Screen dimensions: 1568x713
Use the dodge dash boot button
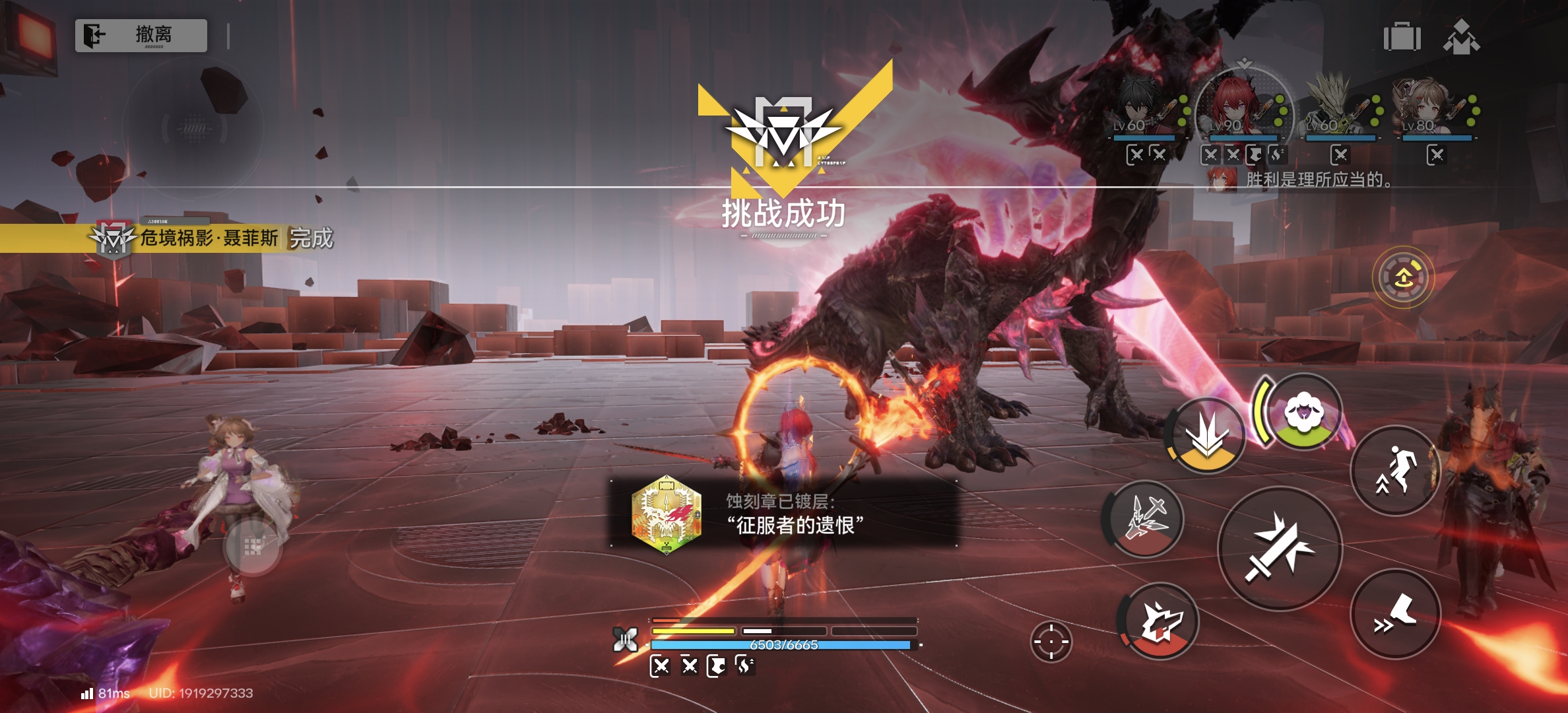(x=1395, y=614)
